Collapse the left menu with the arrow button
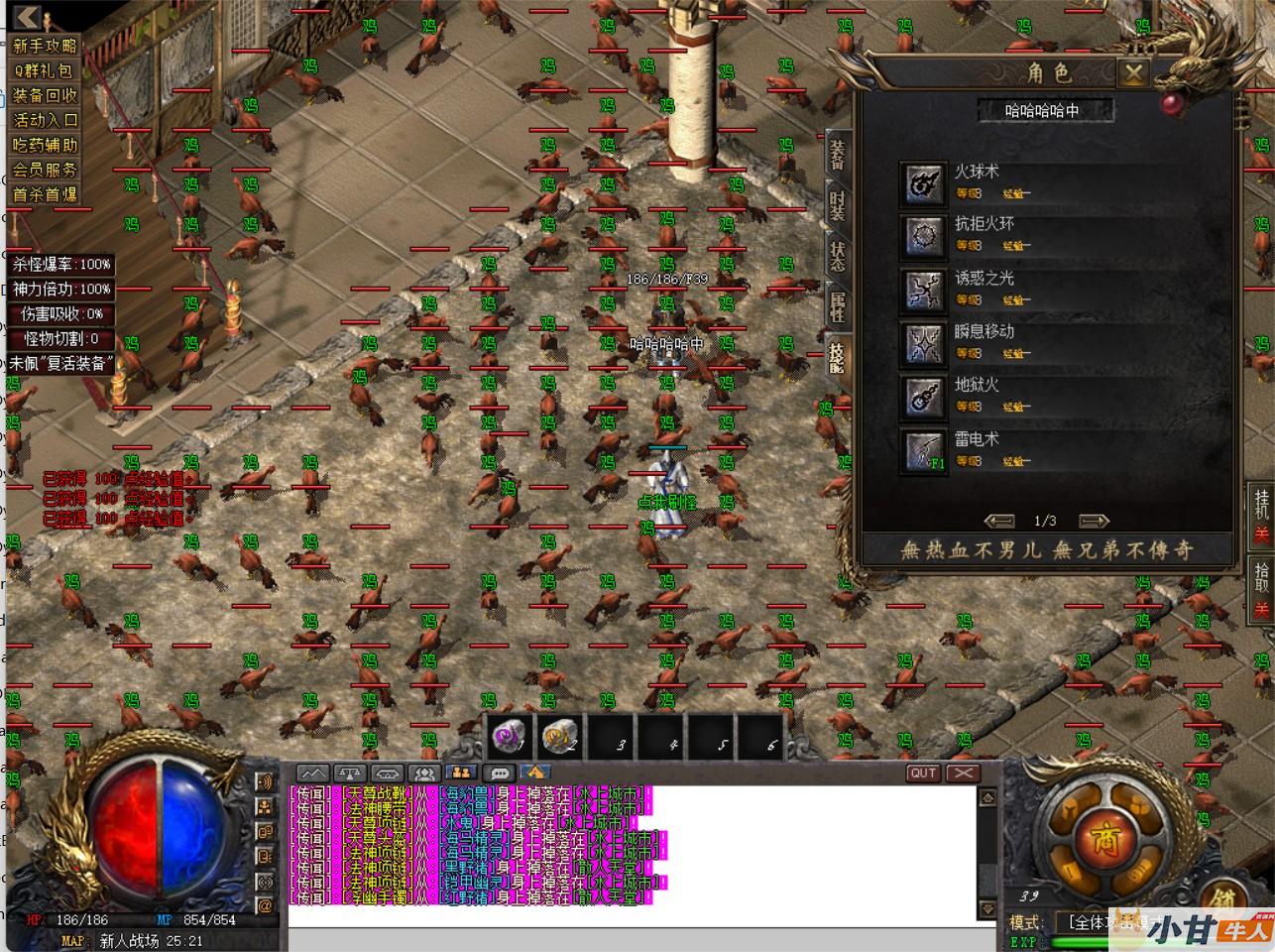Screen dimensions: 1275x952 tap(27, 17)
